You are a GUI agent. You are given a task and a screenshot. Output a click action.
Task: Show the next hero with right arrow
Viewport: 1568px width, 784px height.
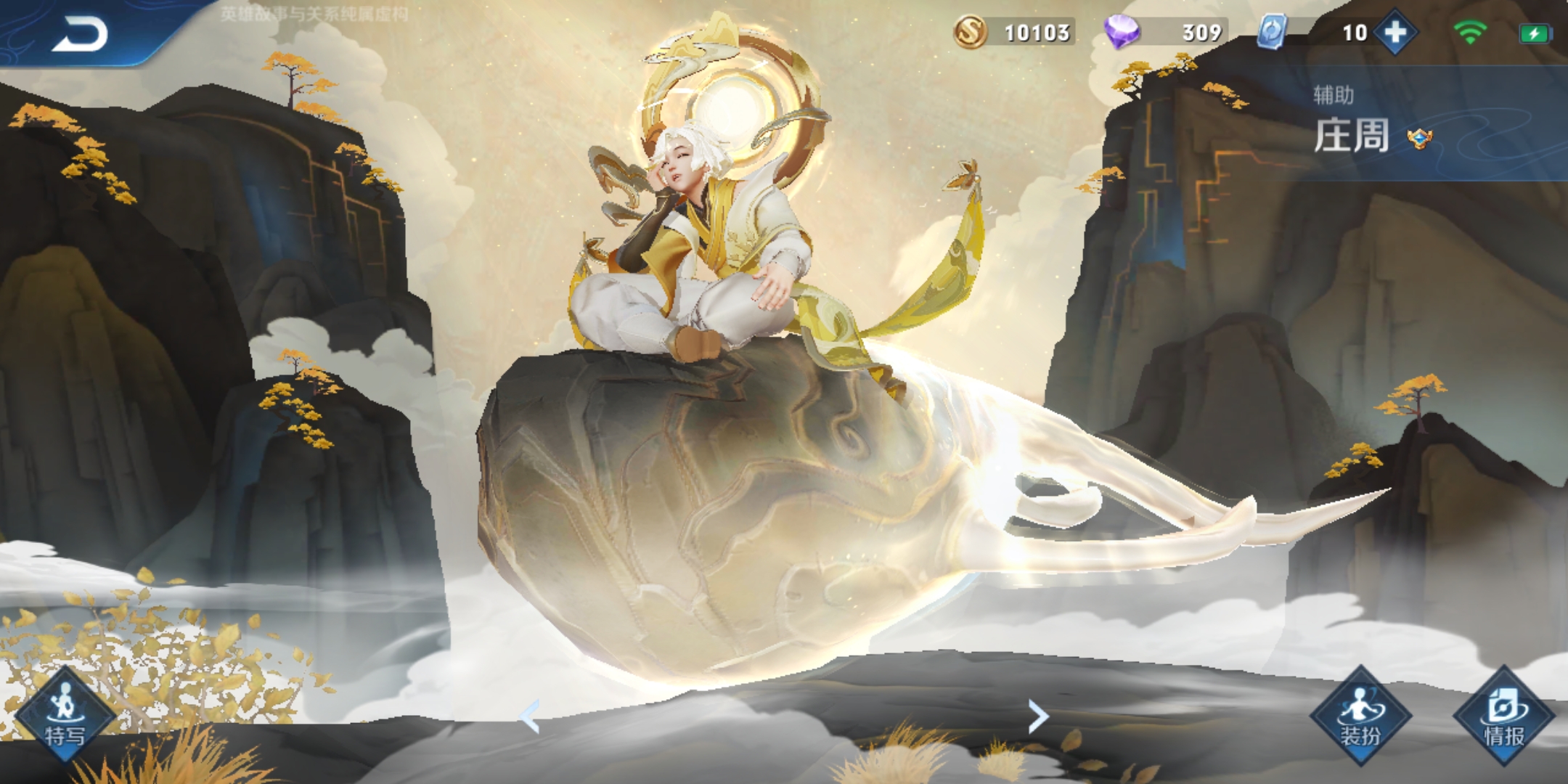coord(1039,716)
